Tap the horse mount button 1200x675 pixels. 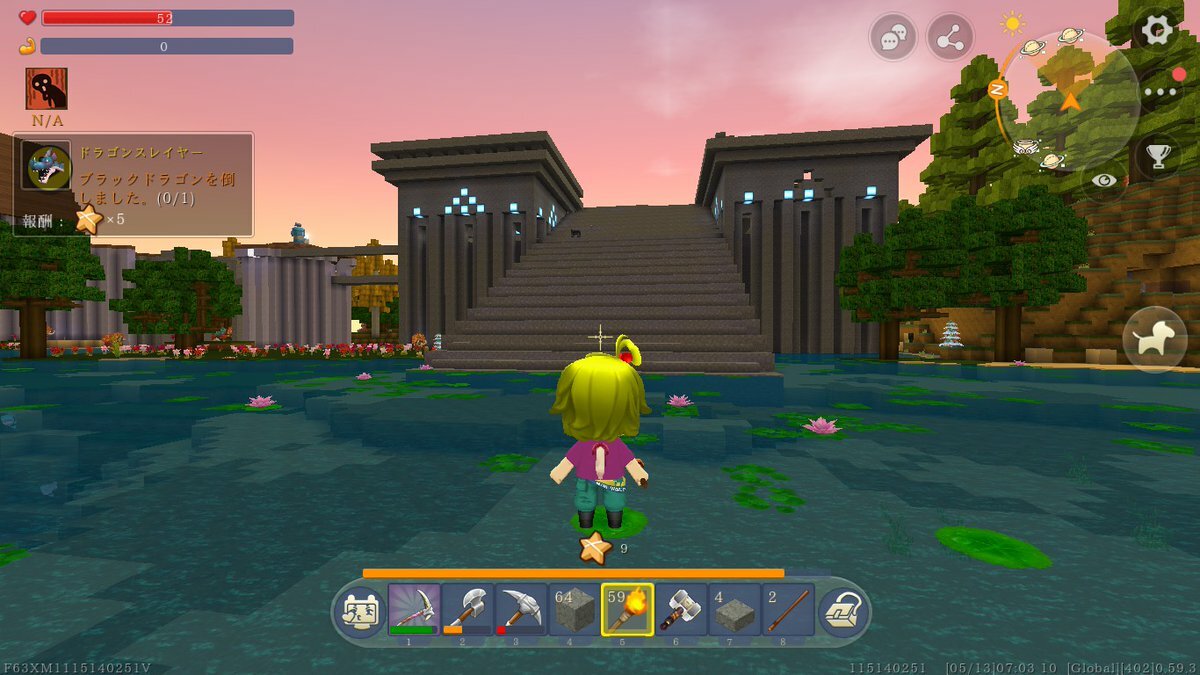pyautogui.click(x=1155, y=339)
